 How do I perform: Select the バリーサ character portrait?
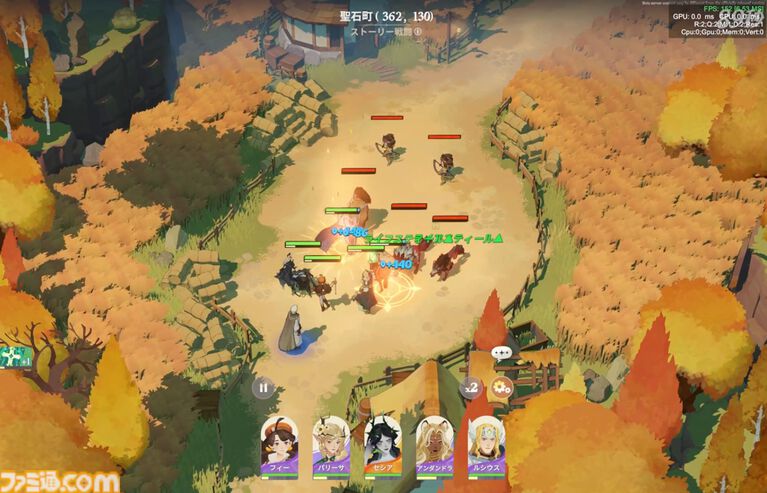pyautogui.click(x=331, y=441)
